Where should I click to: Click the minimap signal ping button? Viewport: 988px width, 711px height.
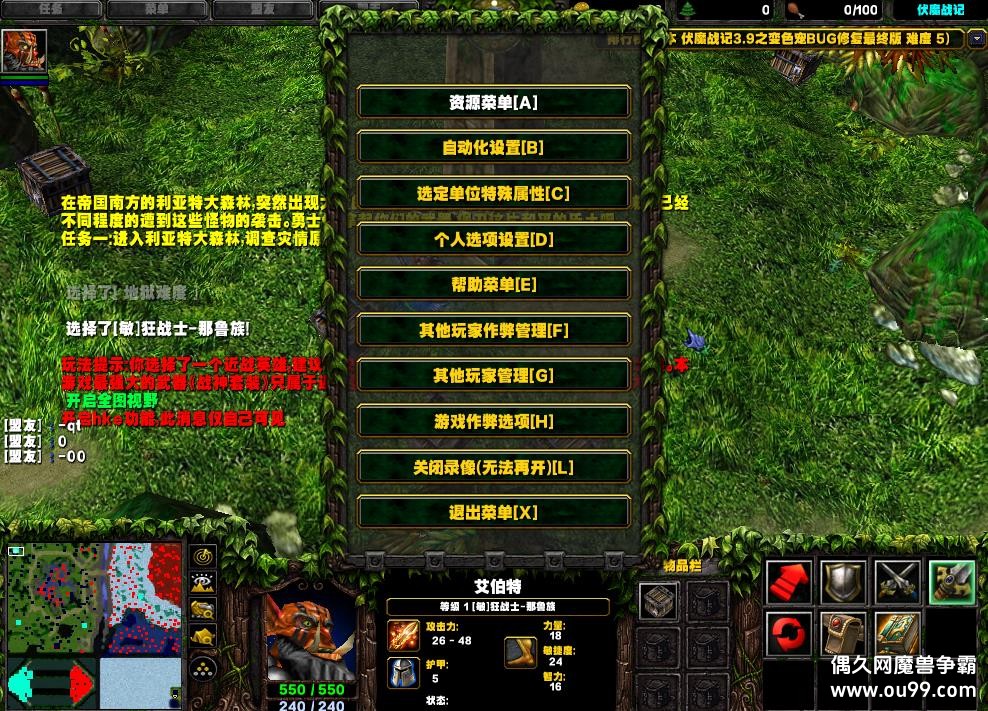204,556
